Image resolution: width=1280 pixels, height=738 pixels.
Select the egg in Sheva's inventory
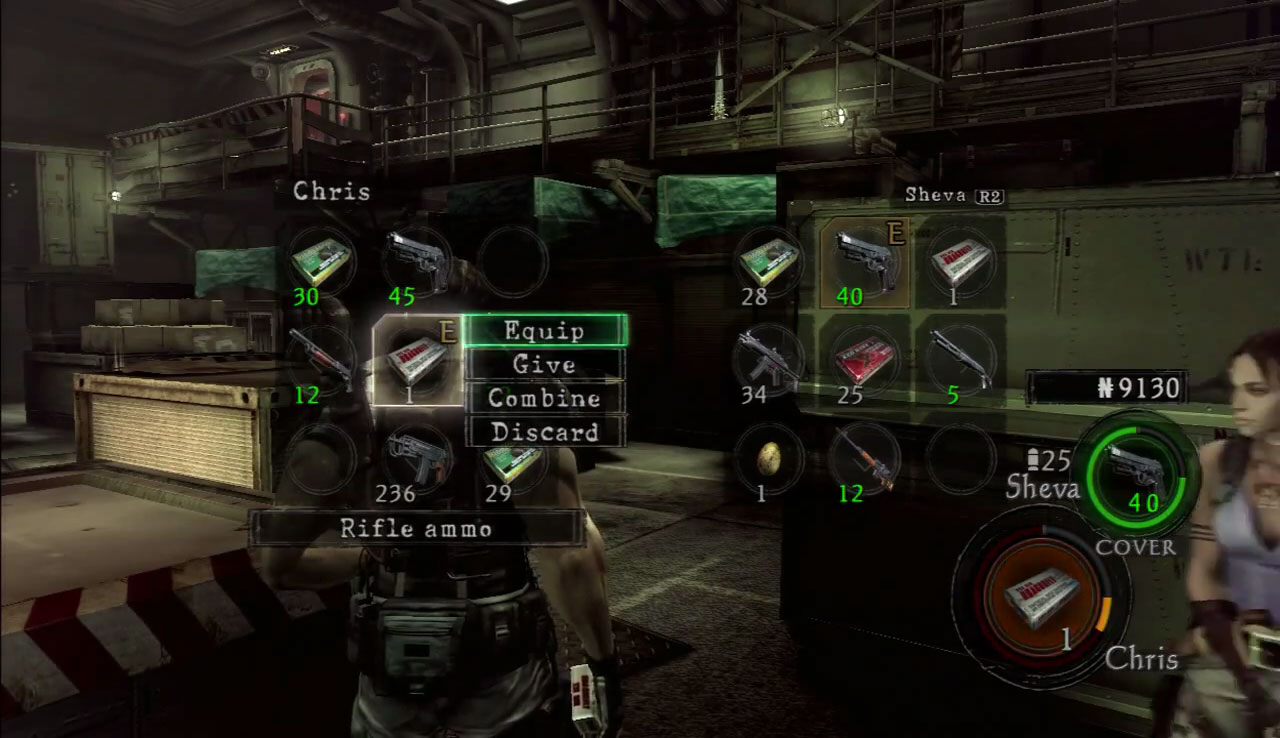pos(768,458)
